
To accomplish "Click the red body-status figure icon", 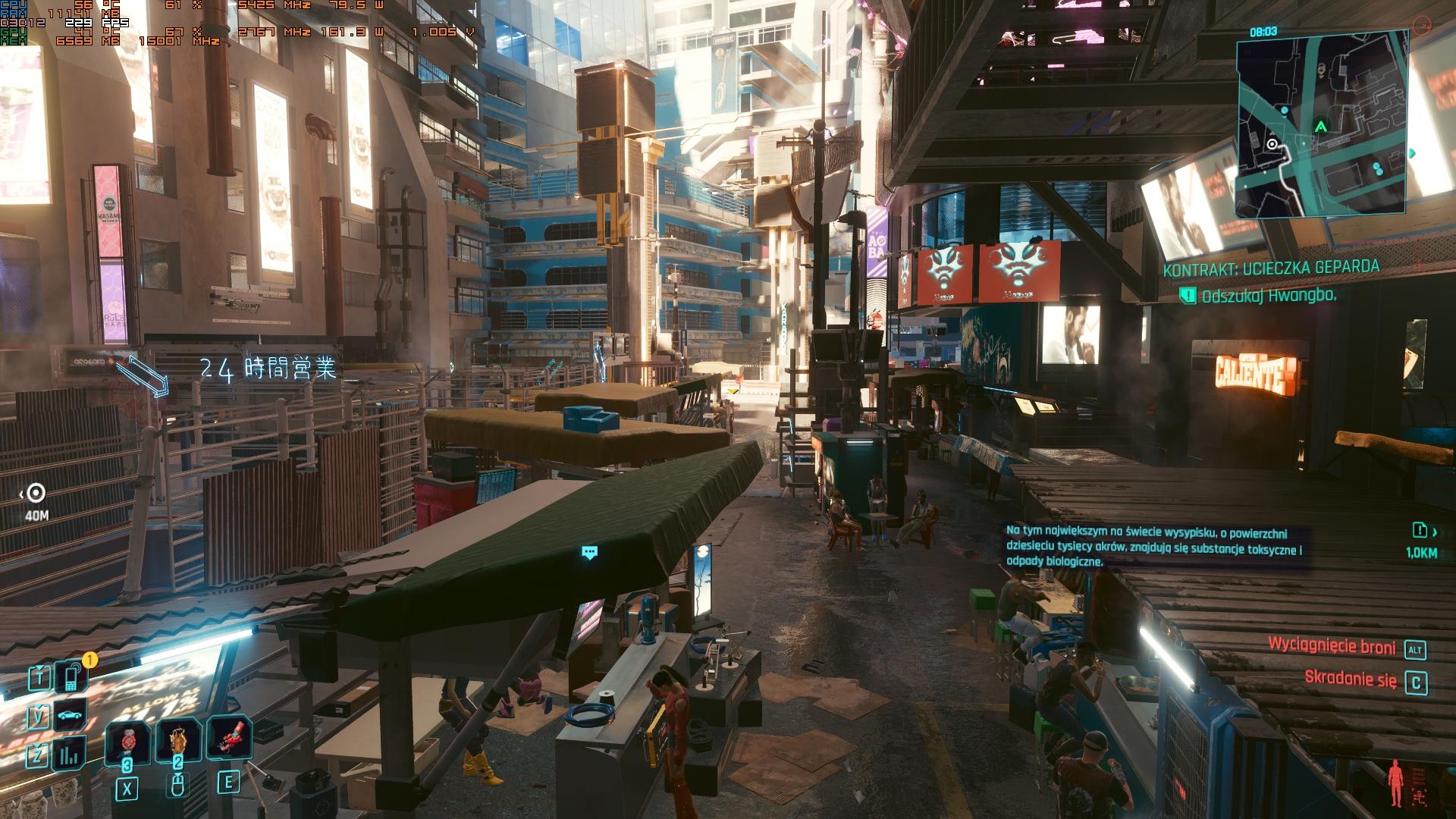I will (1395, 784).
